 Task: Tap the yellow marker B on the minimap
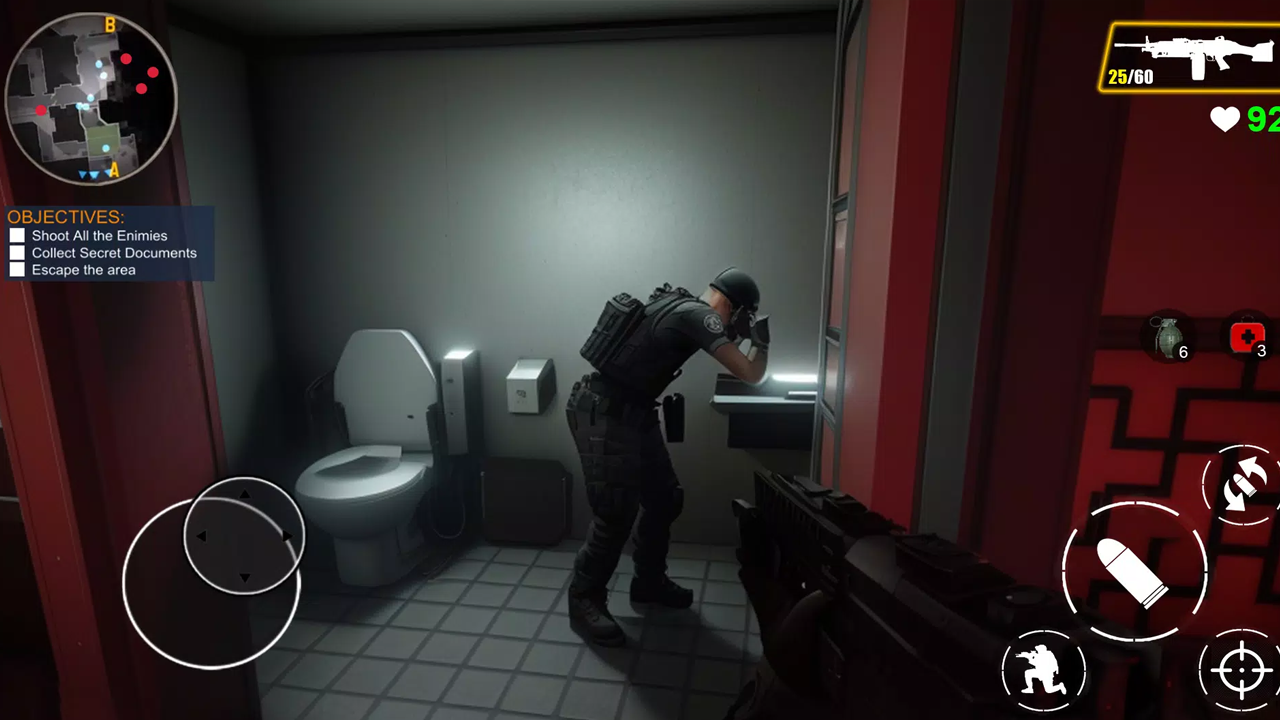pos(110,25)
